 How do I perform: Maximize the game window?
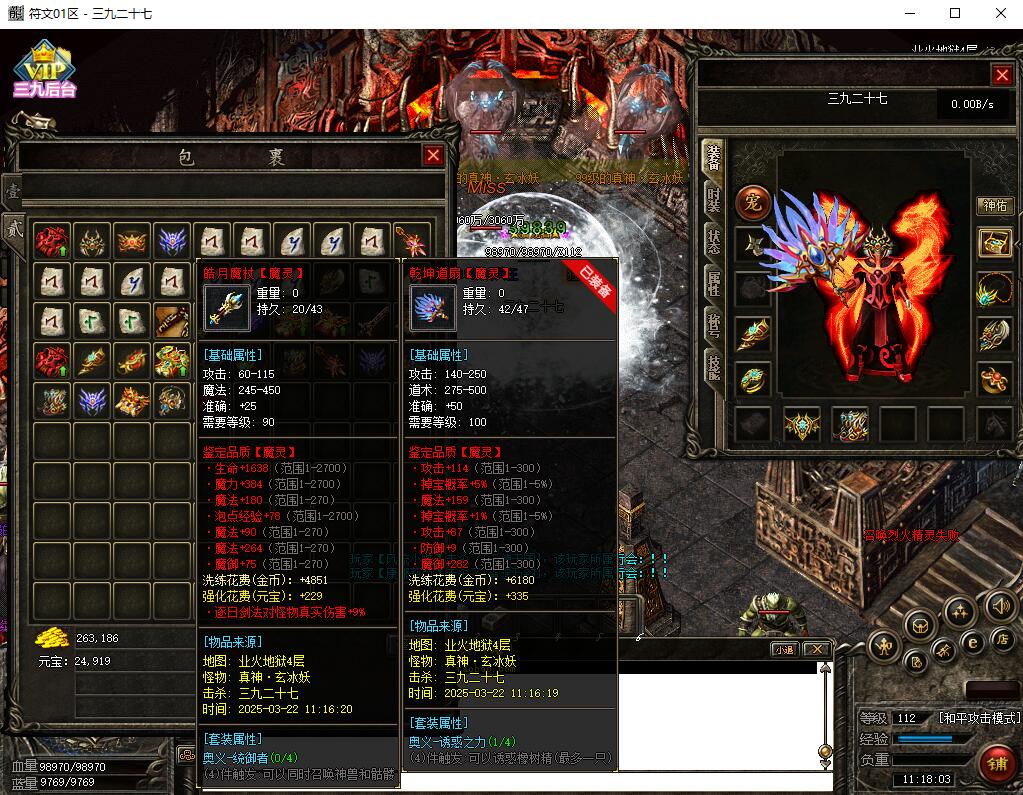[955, 14]
